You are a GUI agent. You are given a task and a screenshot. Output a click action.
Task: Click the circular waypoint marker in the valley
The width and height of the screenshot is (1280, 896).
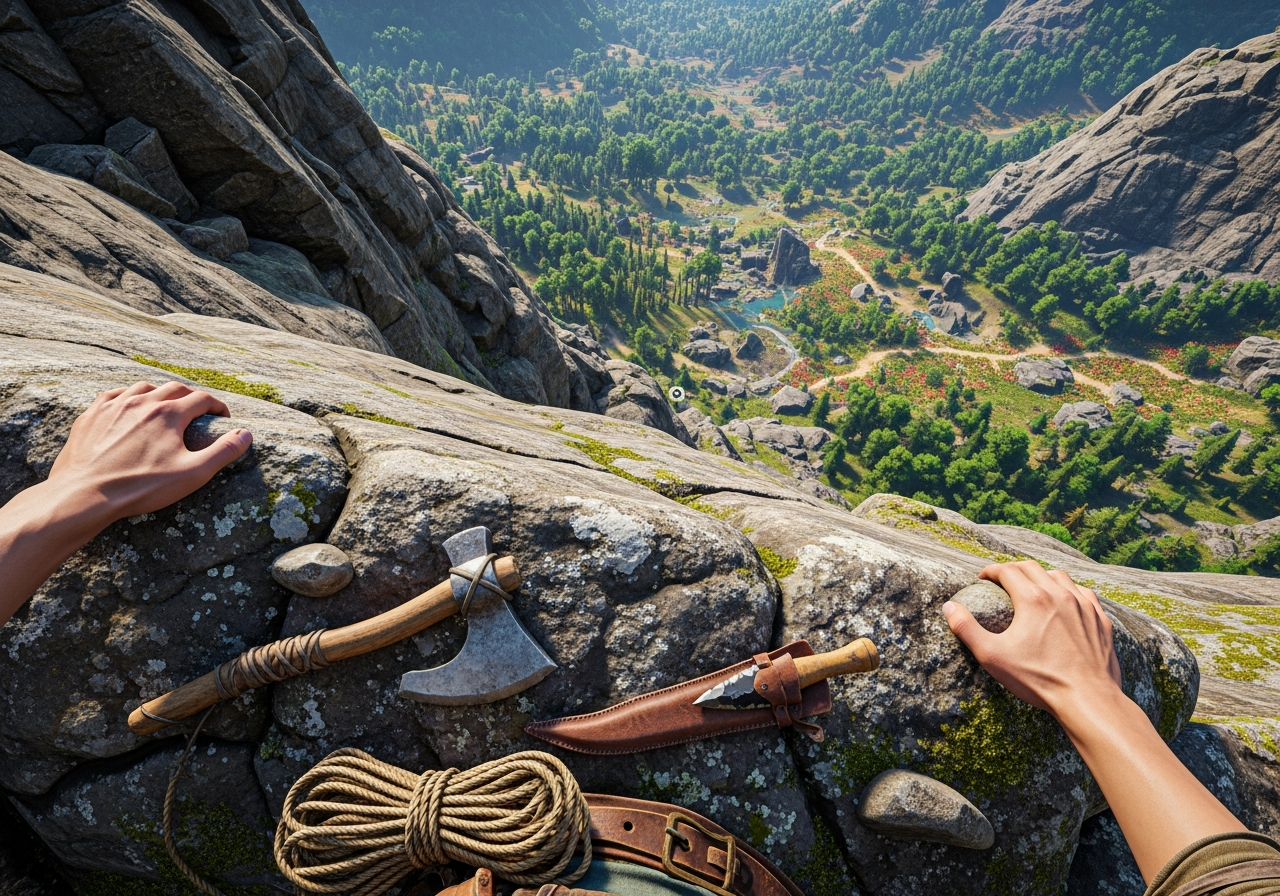(x=677, y=394)
